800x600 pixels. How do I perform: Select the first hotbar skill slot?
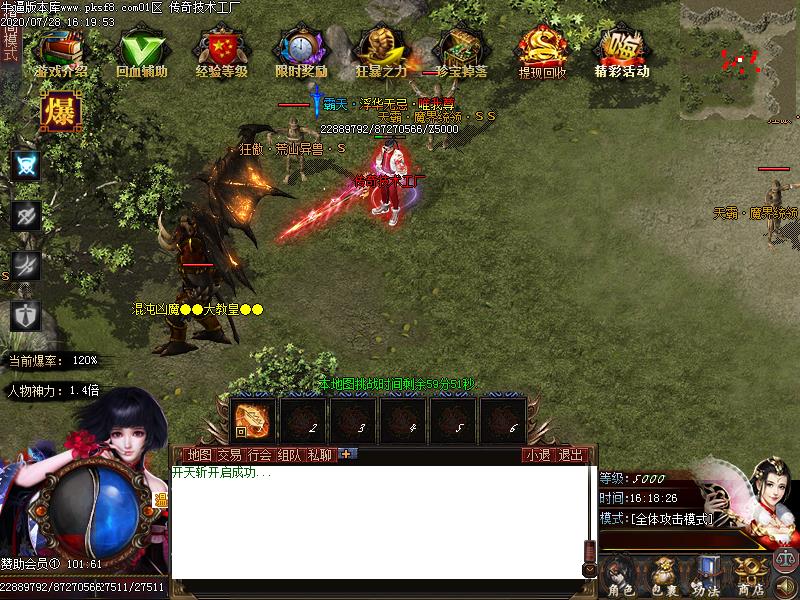252,420
